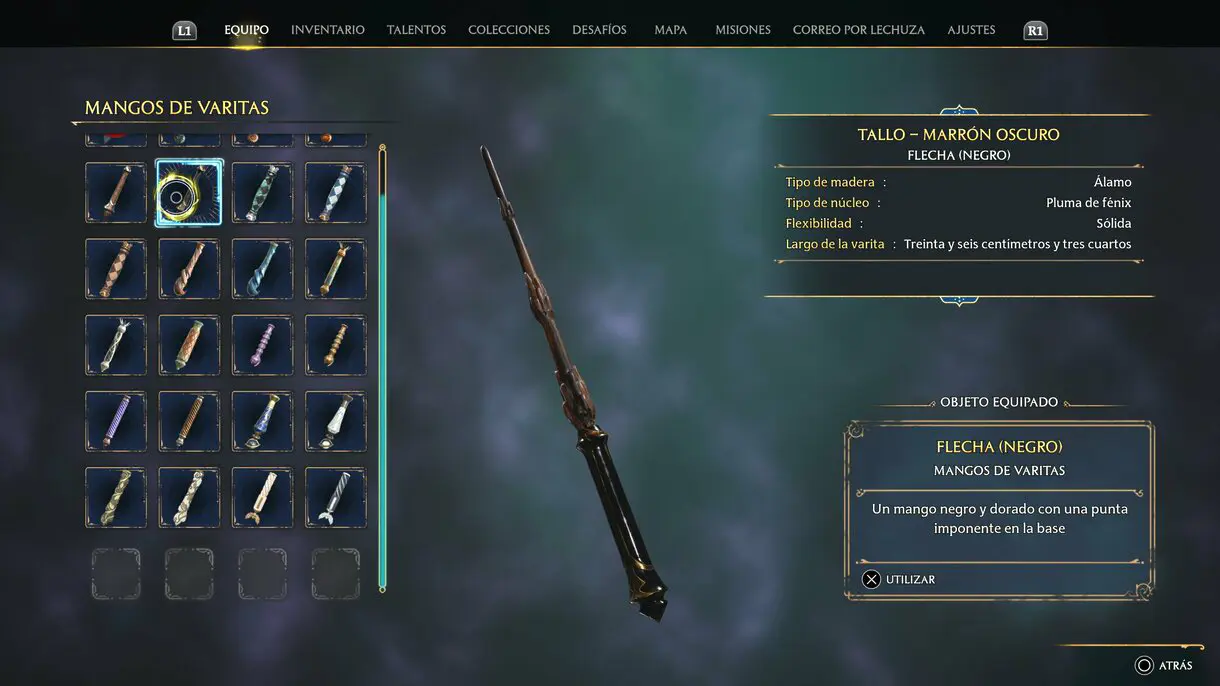Open Correo por Lechuza tab
The width and height of the screenshot is (1220, 686).
pos(858,30)
